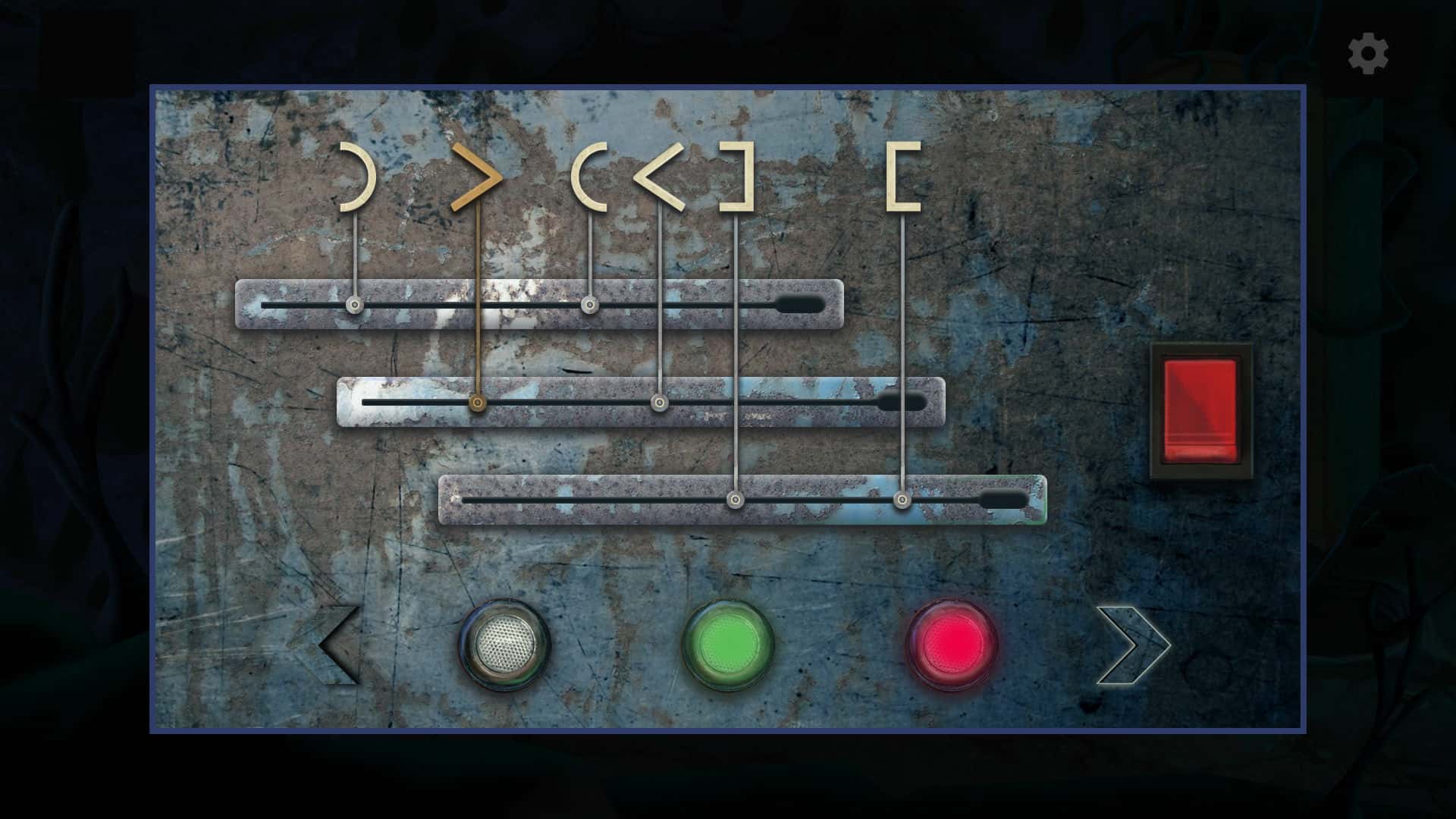Viewport: 1456px width, 819px height.
Task: Toggle the first slider knob on the top rail
Action: point(353,304)
